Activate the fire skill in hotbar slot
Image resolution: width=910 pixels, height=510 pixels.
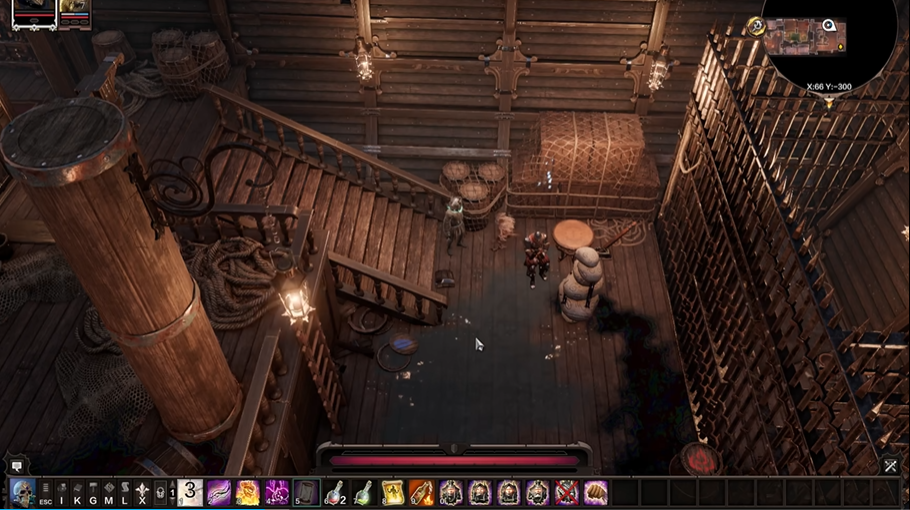coord(247,493)
